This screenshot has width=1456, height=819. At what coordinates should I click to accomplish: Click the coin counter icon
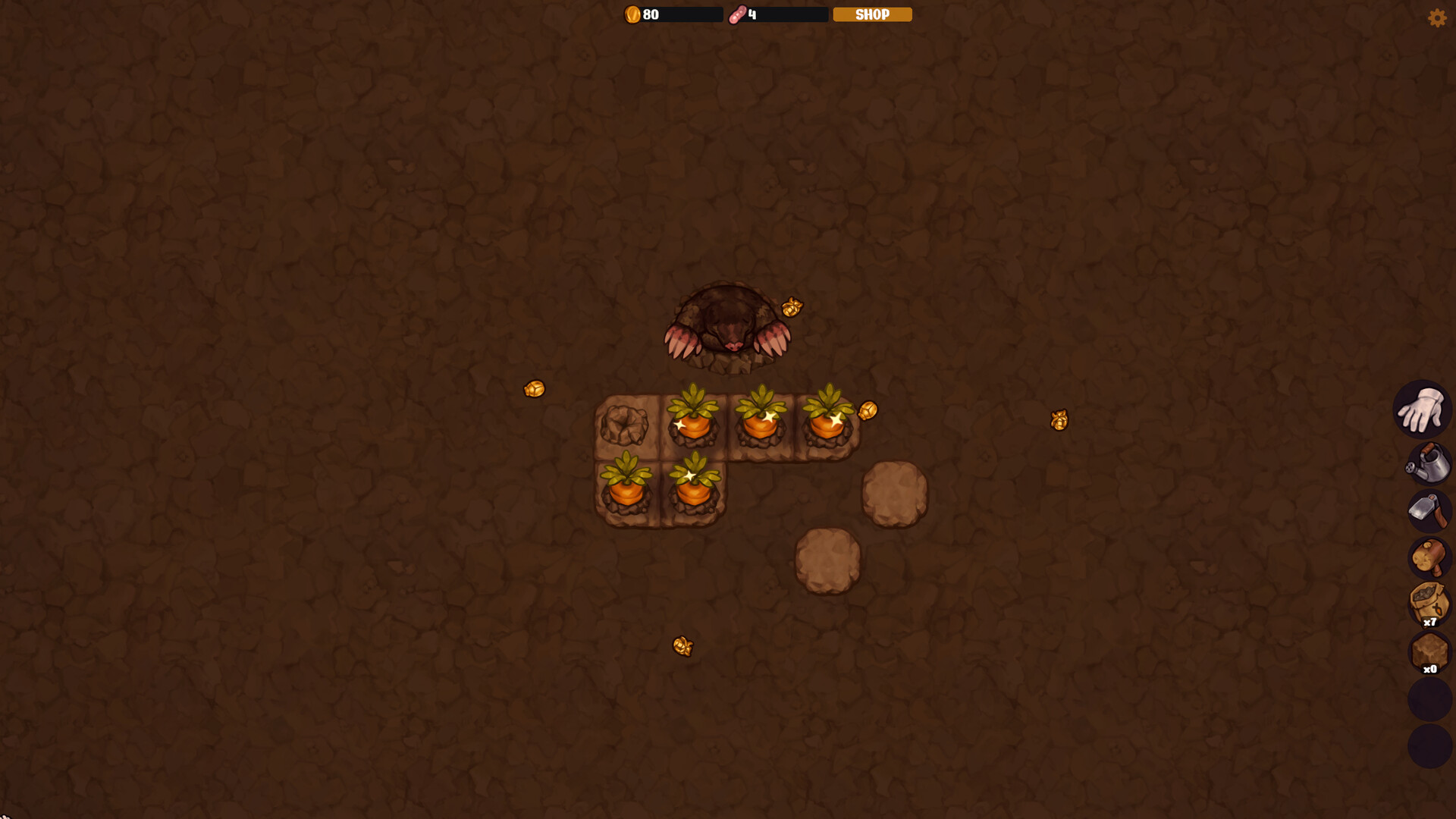[632, 14]
